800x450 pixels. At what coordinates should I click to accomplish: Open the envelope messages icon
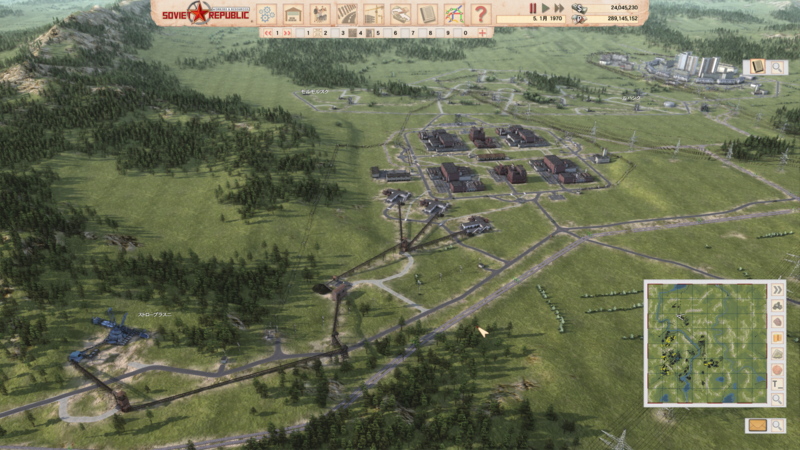click(757, 425)
